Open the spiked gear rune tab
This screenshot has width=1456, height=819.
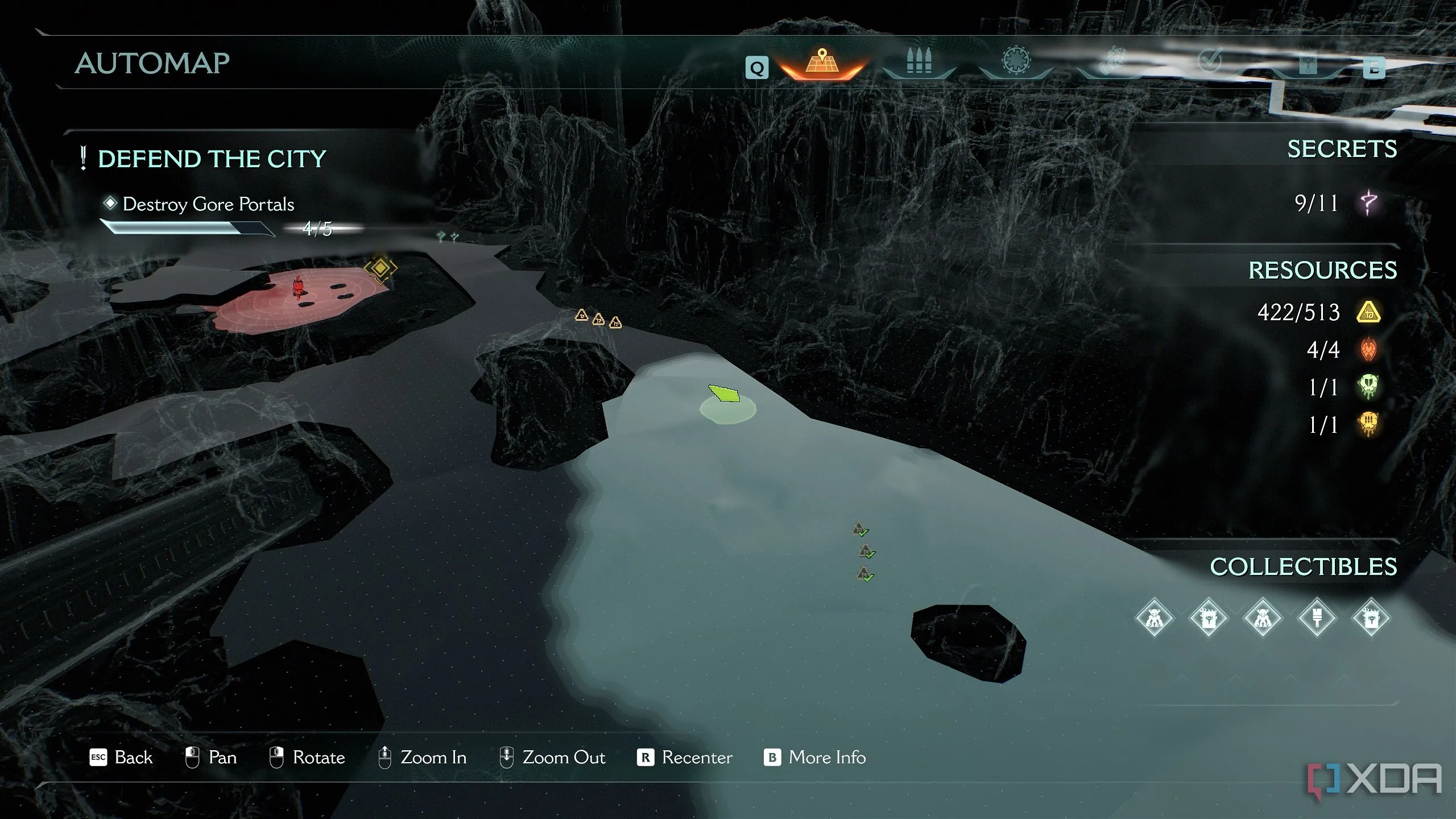coord(1016,61)
